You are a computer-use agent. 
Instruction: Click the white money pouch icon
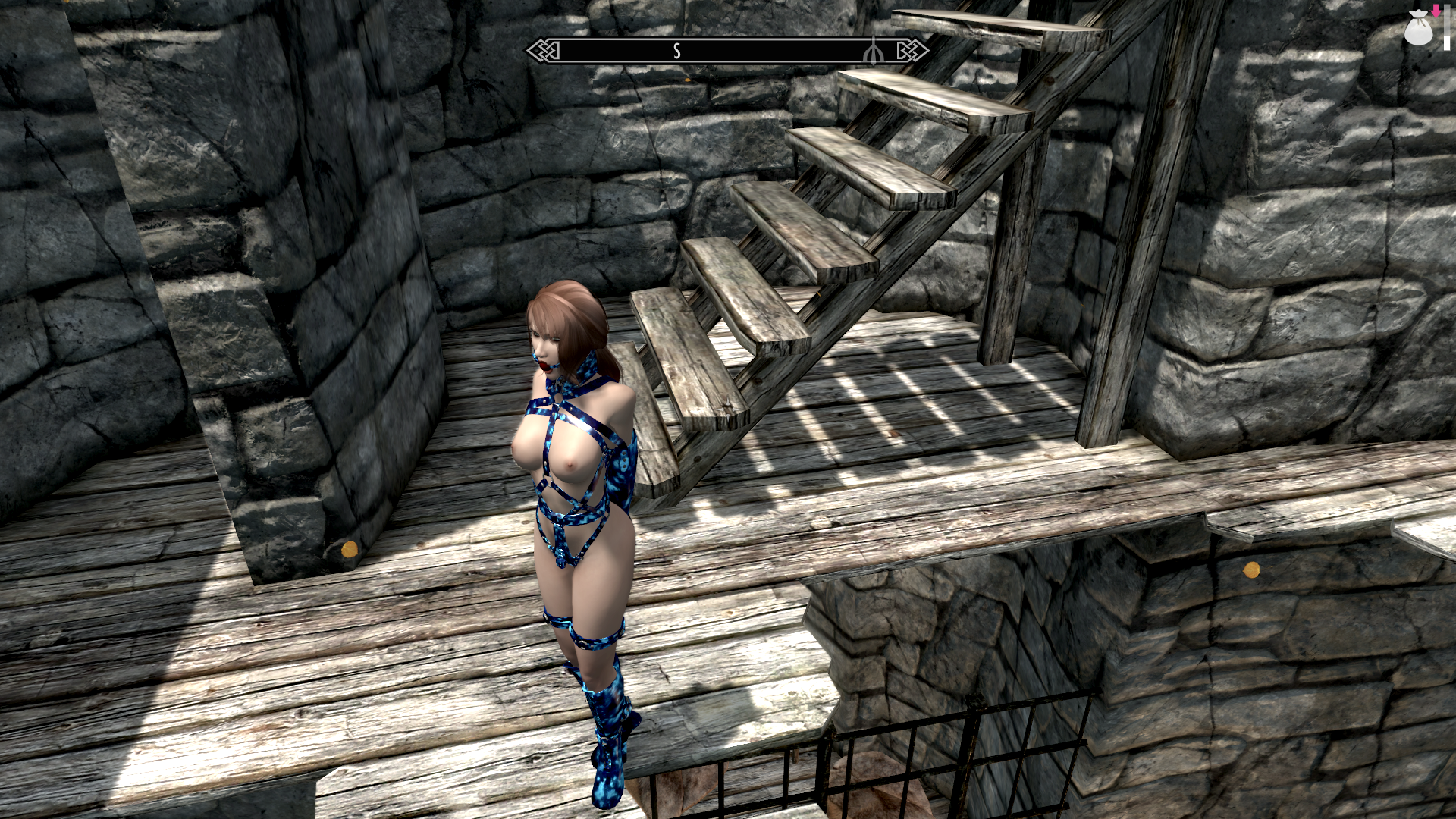point(1417,29)
